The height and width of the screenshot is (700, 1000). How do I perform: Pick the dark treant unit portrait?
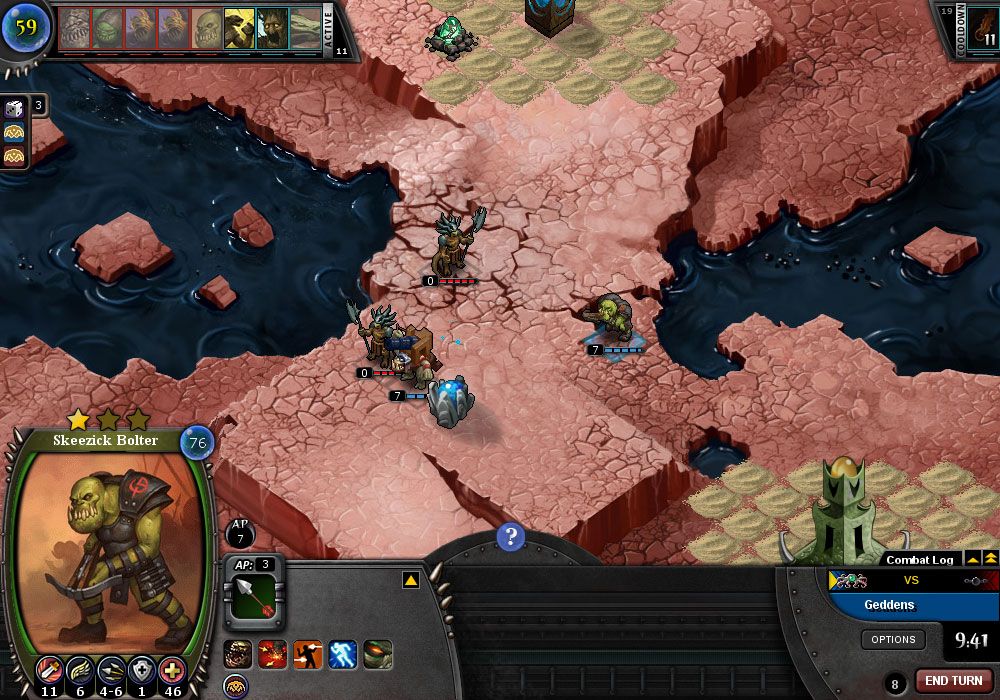(272, 29)
